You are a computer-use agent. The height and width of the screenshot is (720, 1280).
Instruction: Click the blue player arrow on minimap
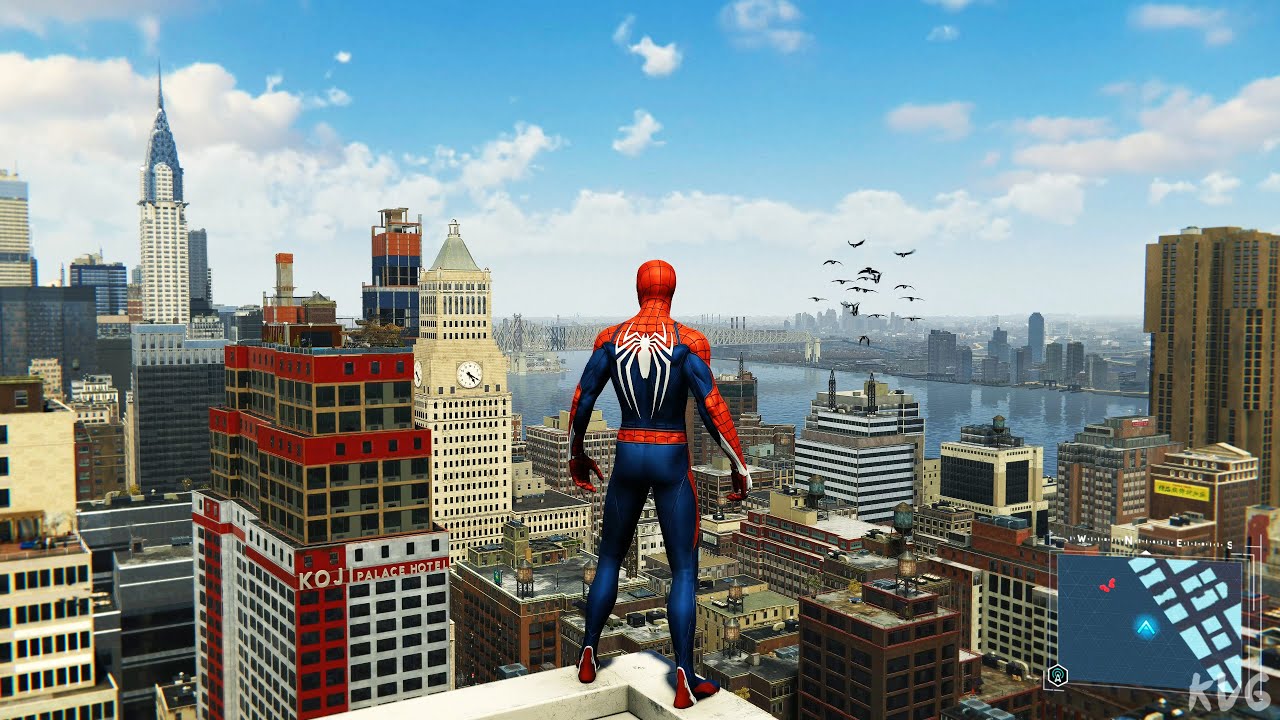(1146, 627)
